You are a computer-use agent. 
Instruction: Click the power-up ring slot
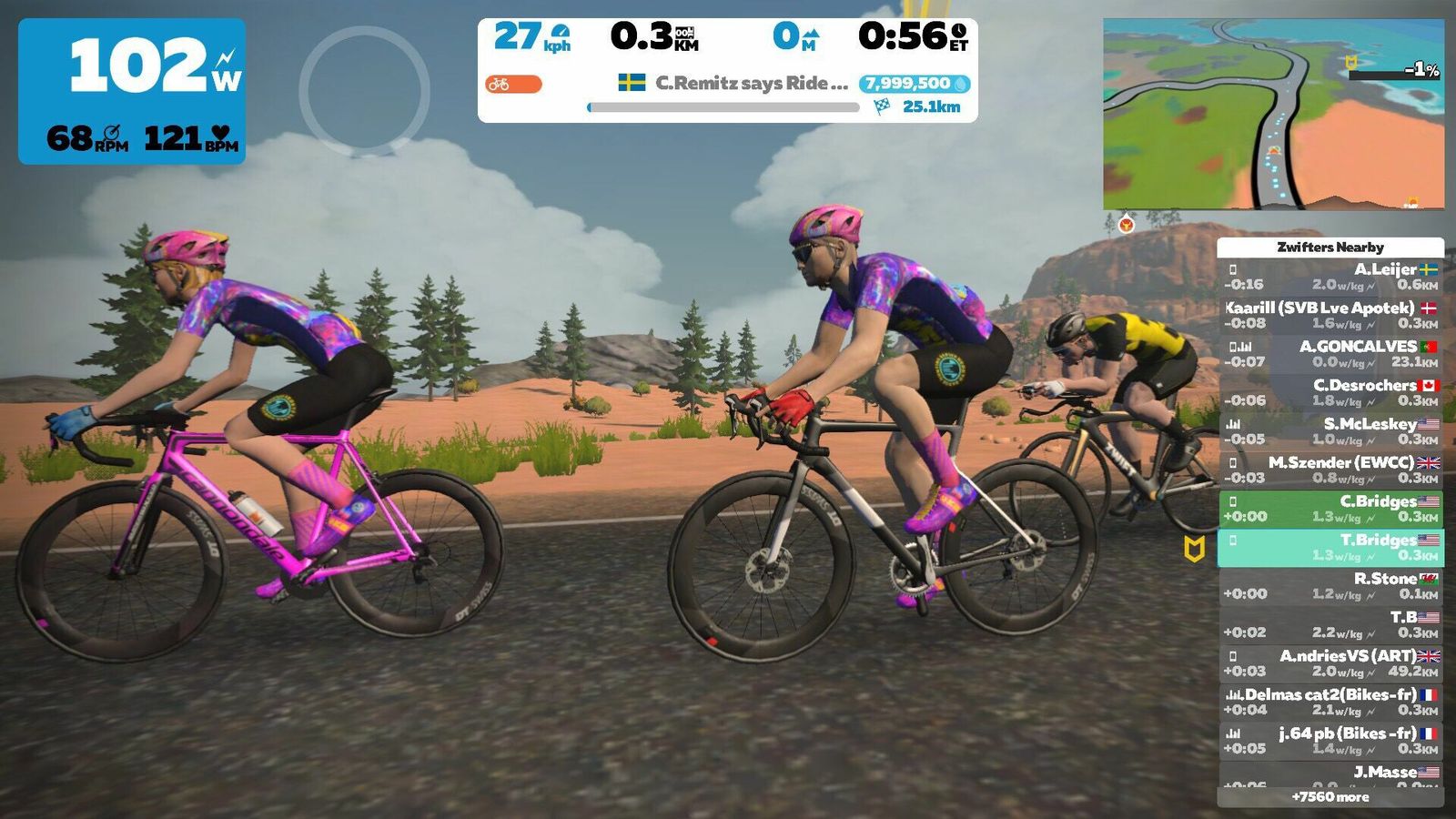[x=364, y=91]
